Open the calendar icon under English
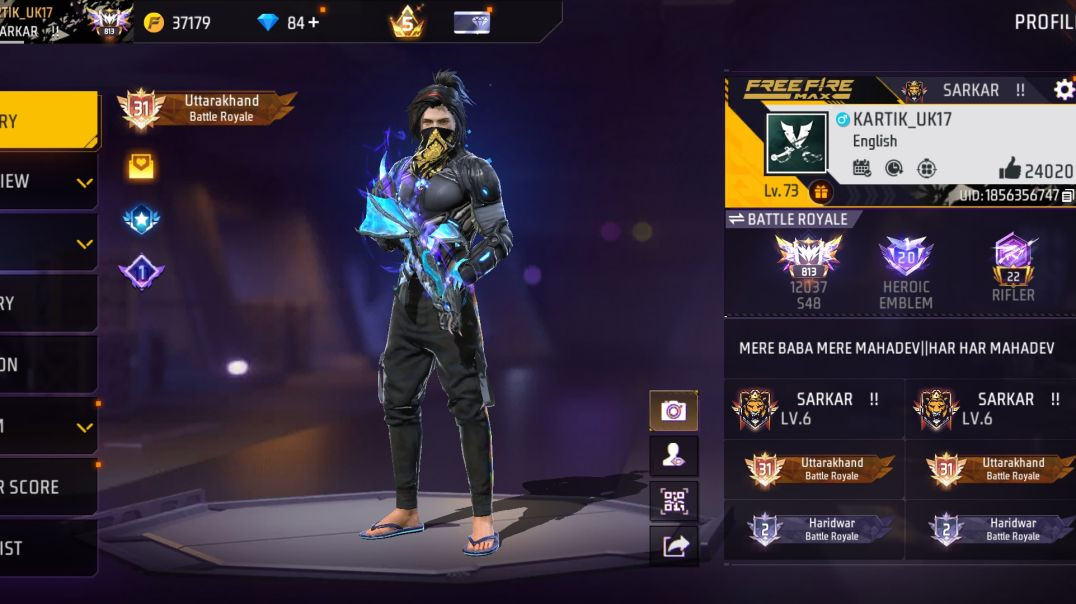This screenshot has height=604, width=1076. (861, 168)
